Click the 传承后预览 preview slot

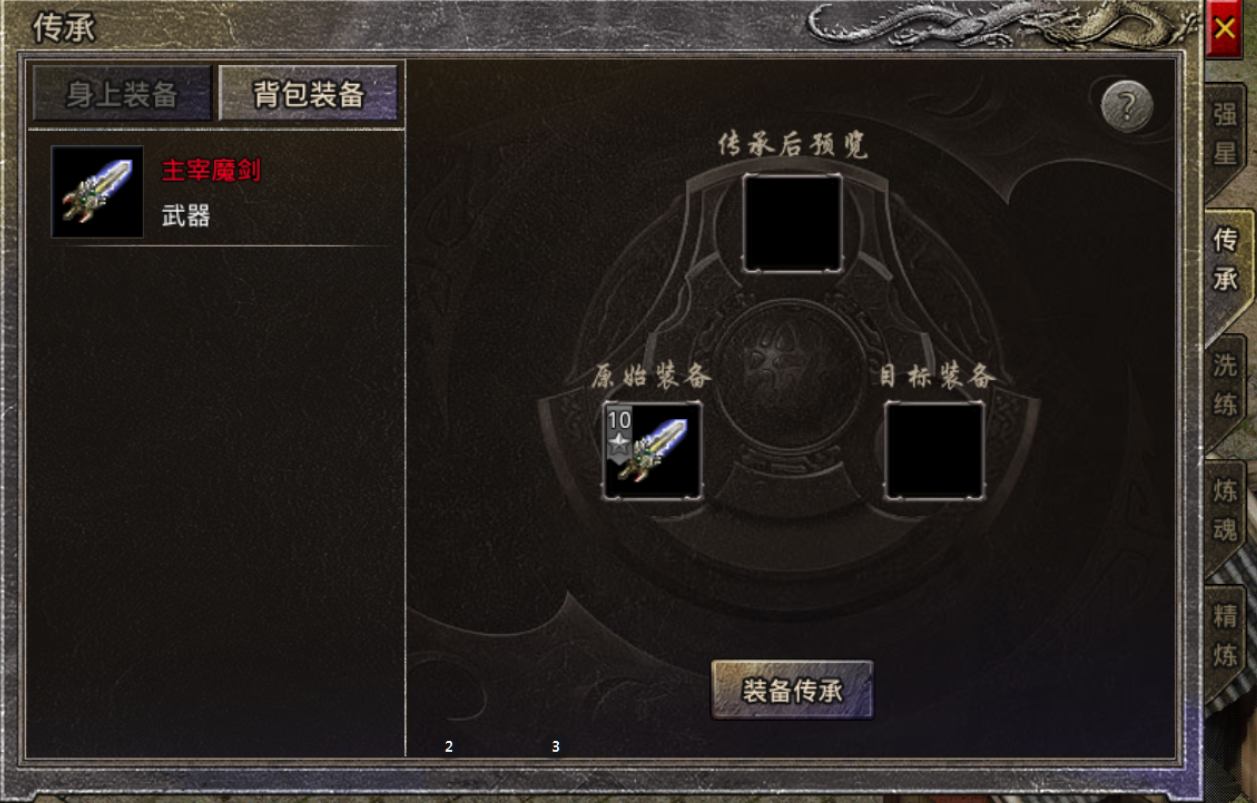pos(792,223)
